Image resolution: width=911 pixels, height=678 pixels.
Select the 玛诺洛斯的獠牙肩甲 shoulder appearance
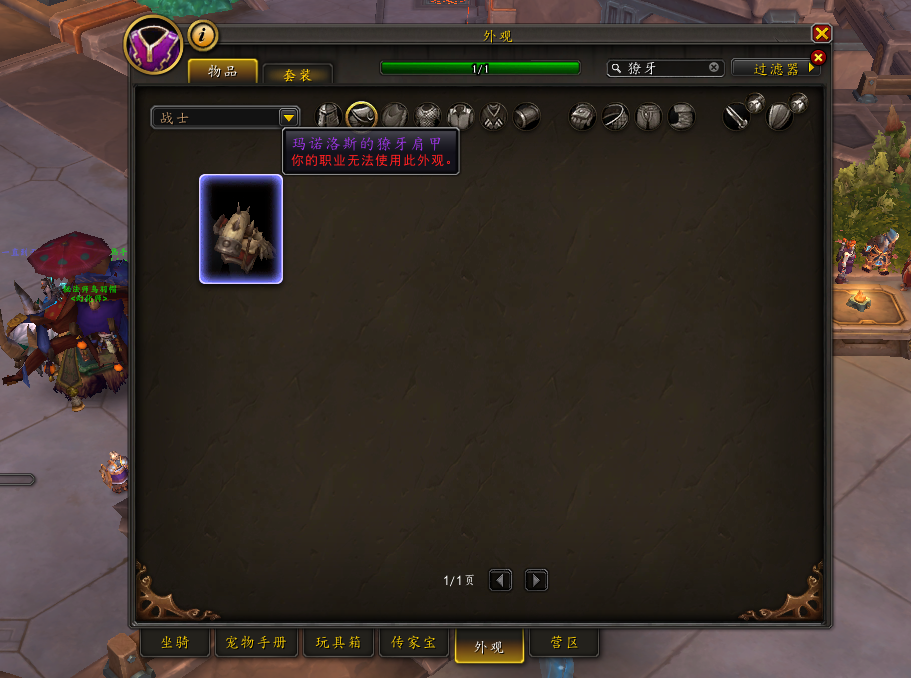241,229
